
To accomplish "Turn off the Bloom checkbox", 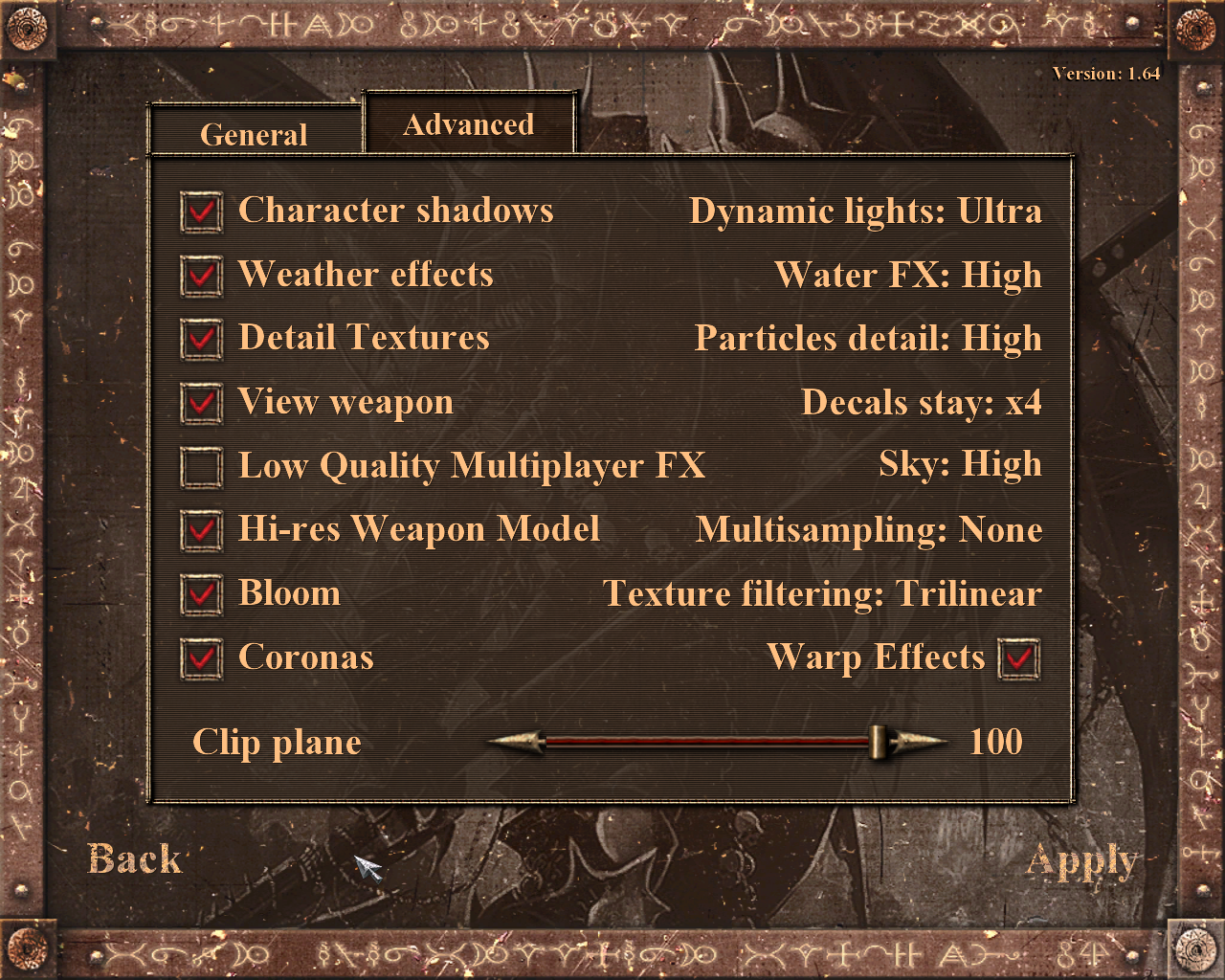I will [x=201, y=594].
